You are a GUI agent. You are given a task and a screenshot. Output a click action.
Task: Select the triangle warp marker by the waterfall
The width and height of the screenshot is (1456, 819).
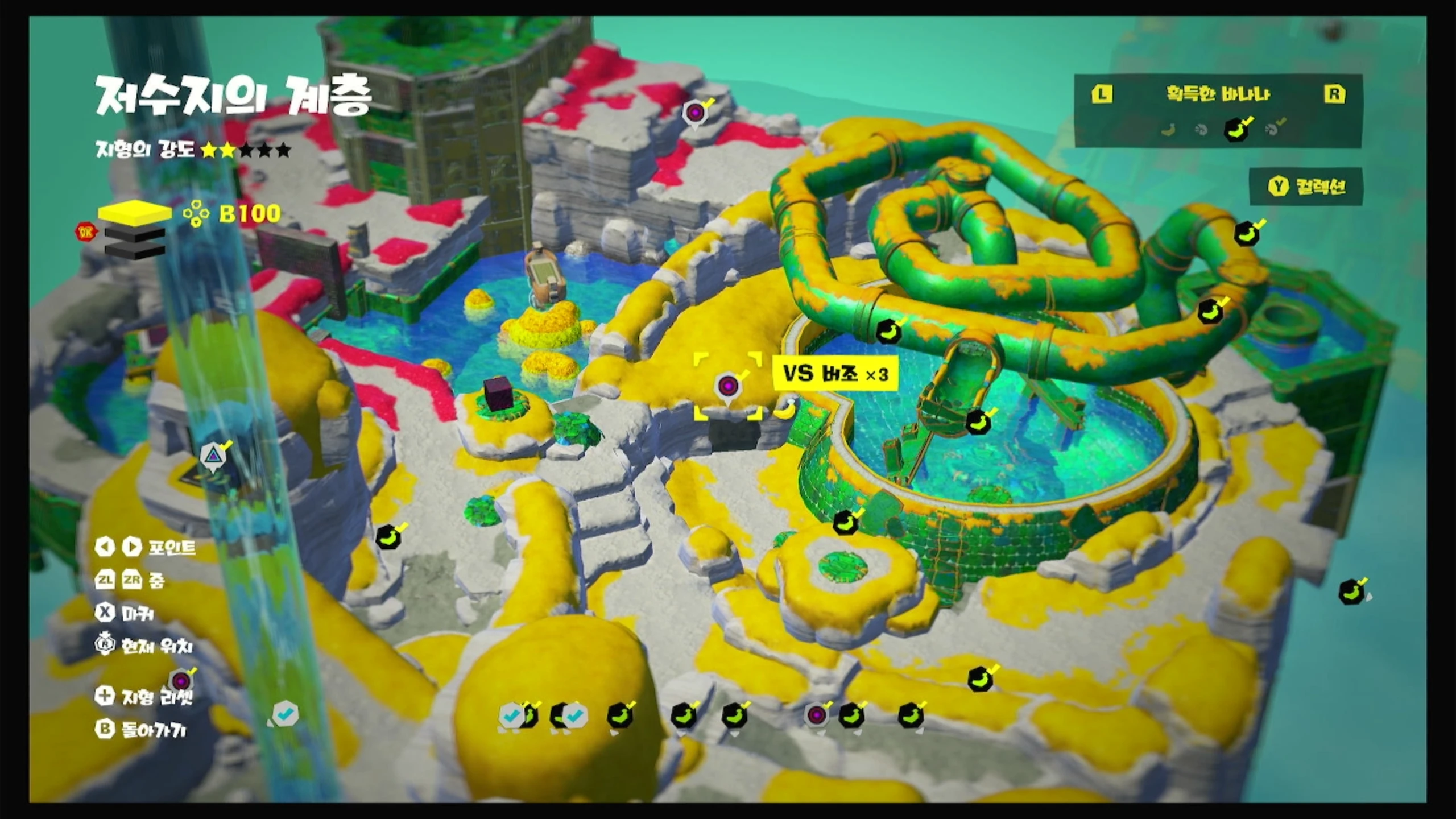click(213, 455)
